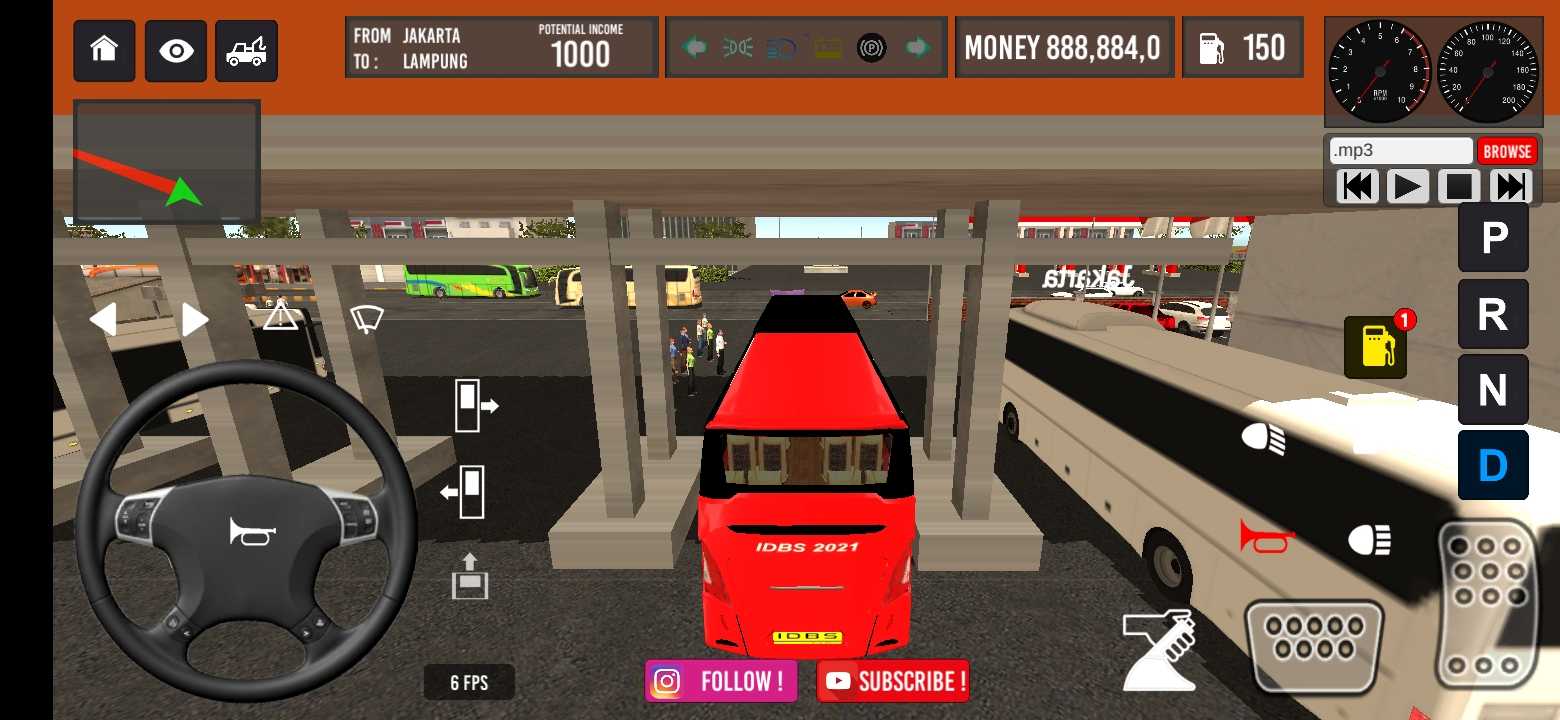Open the minimap

click(x=167, y=162)
